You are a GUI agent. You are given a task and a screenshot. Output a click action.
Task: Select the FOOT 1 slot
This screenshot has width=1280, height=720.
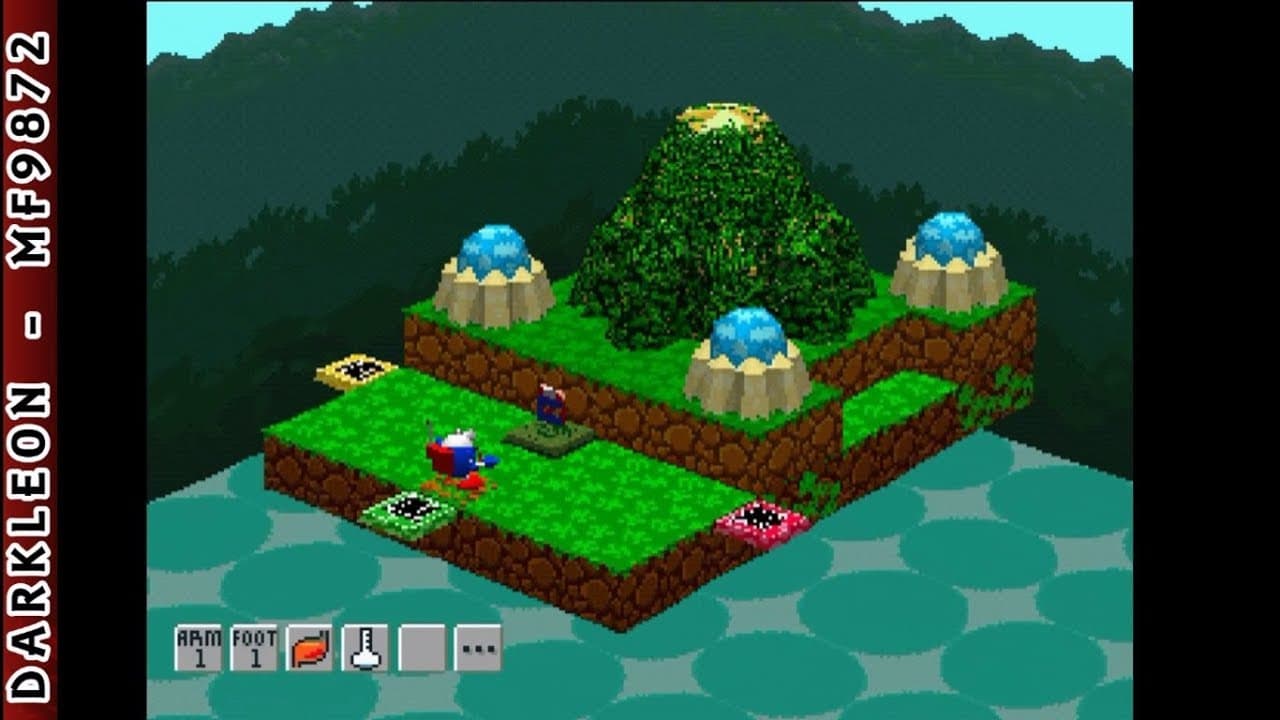254,648
